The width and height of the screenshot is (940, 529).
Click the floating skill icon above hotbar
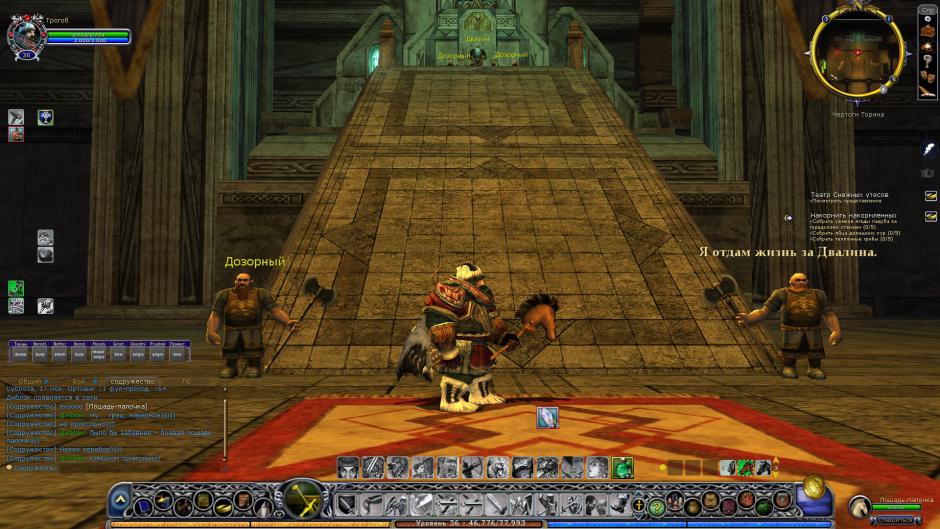point(547,418)
